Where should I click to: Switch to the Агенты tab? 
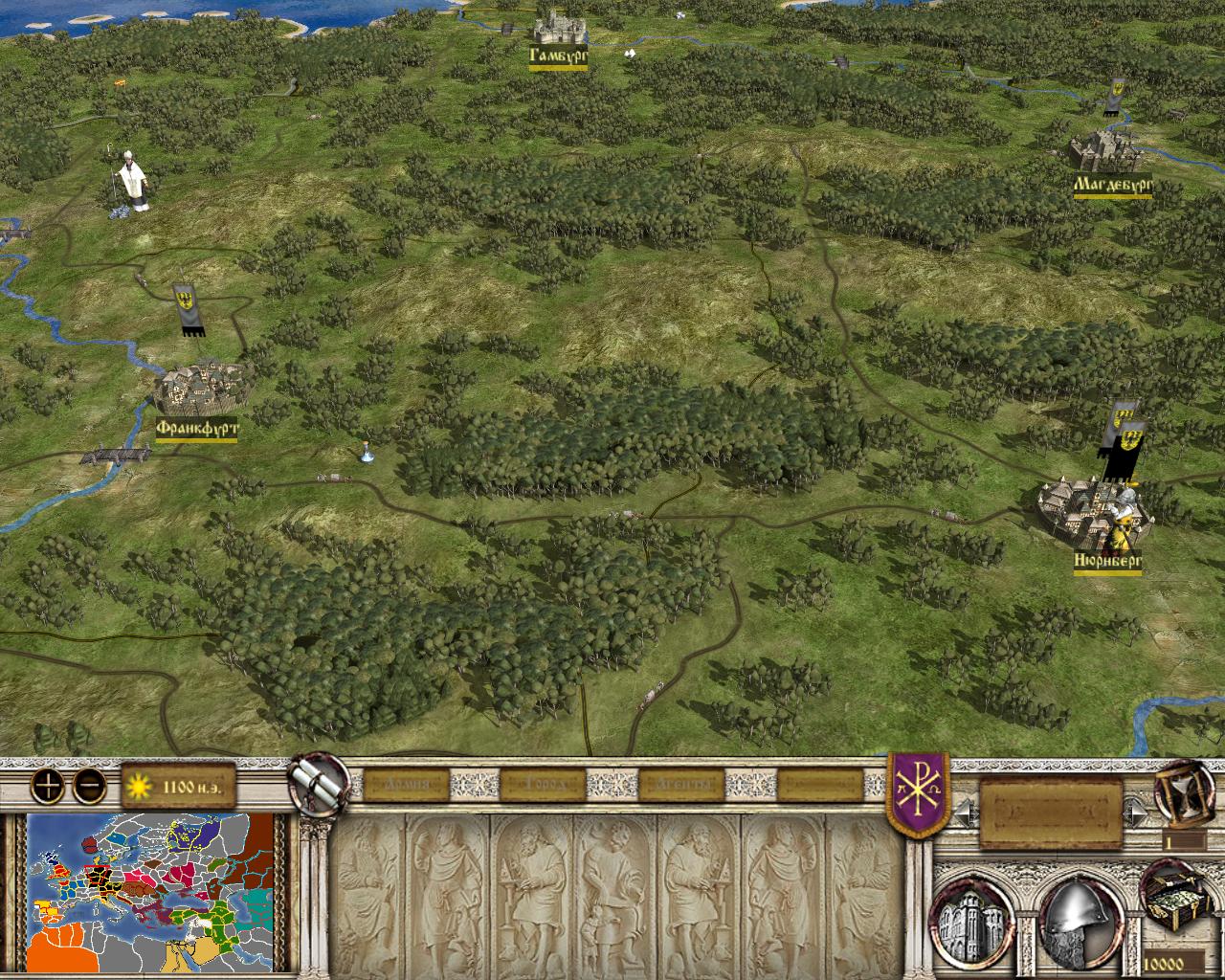pos(681,786)
